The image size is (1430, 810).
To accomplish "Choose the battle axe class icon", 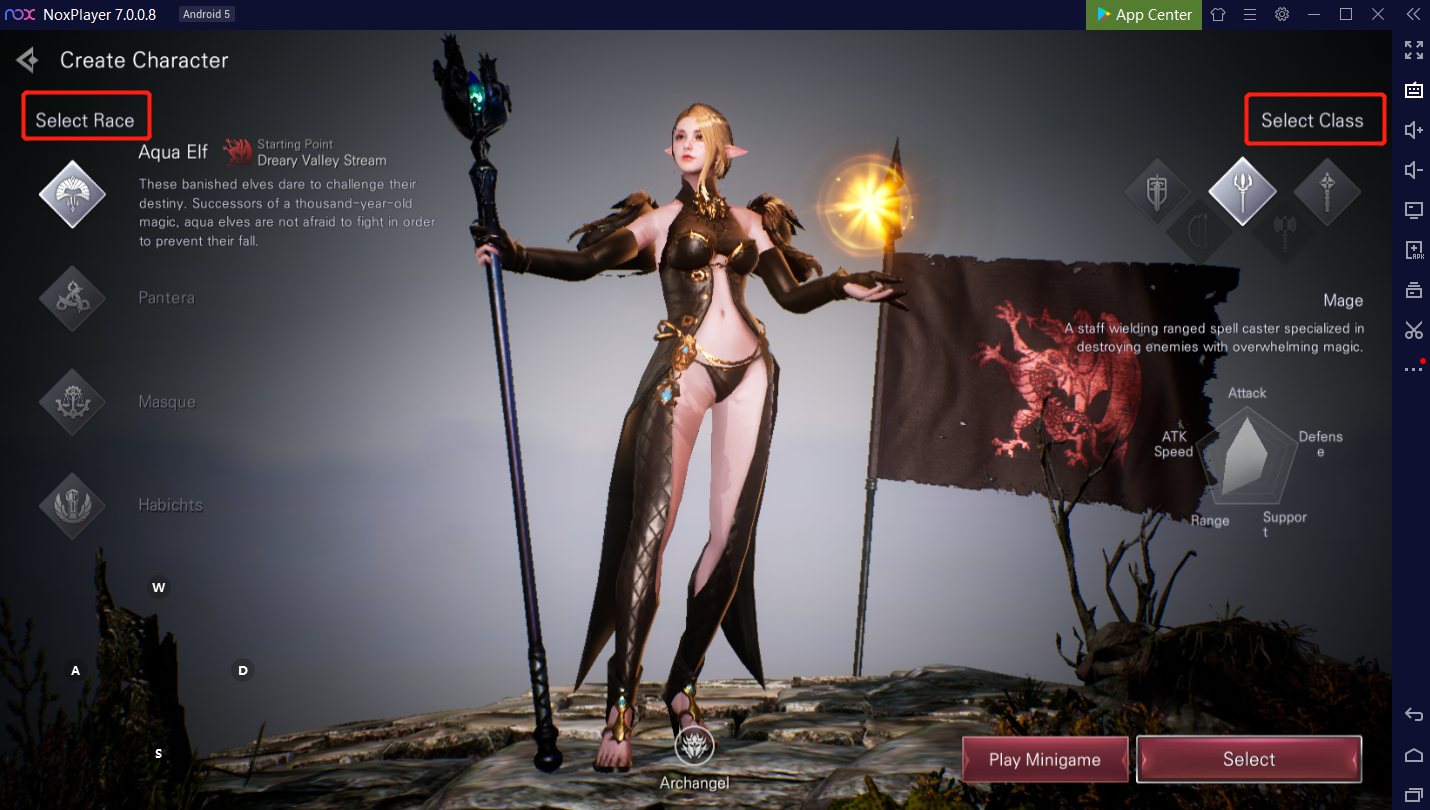I will click(1285, 233).
